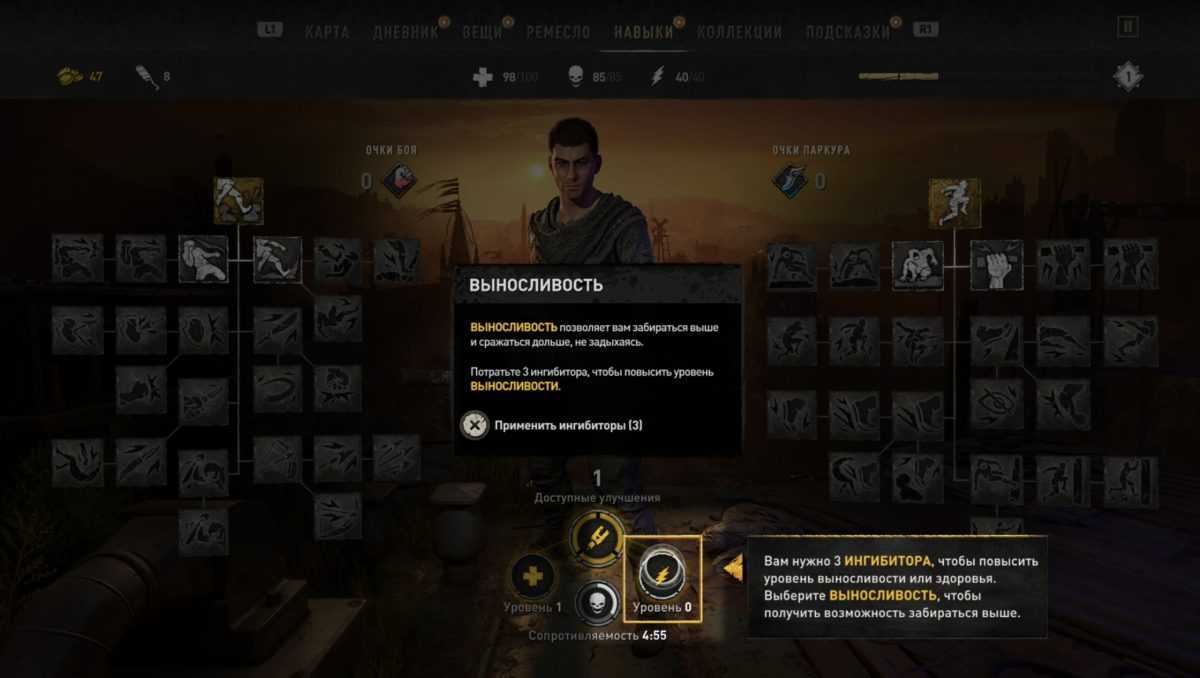Open the Дневник tab
This screenshot has height=678, width=1200.
(405, 32)
